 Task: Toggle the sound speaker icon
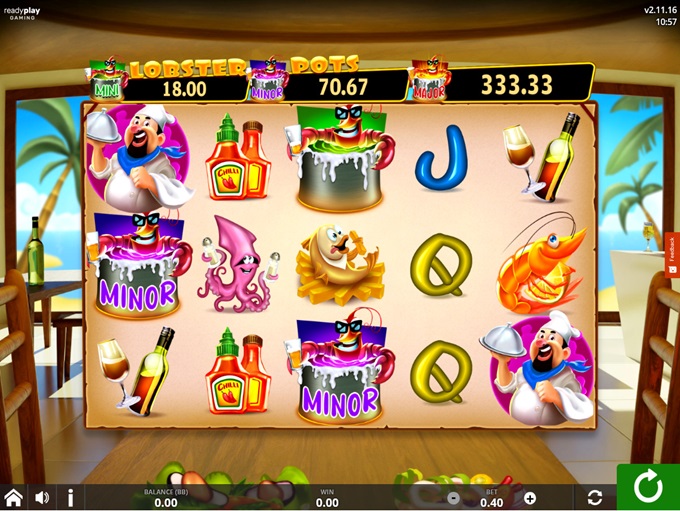click(42, 497)
